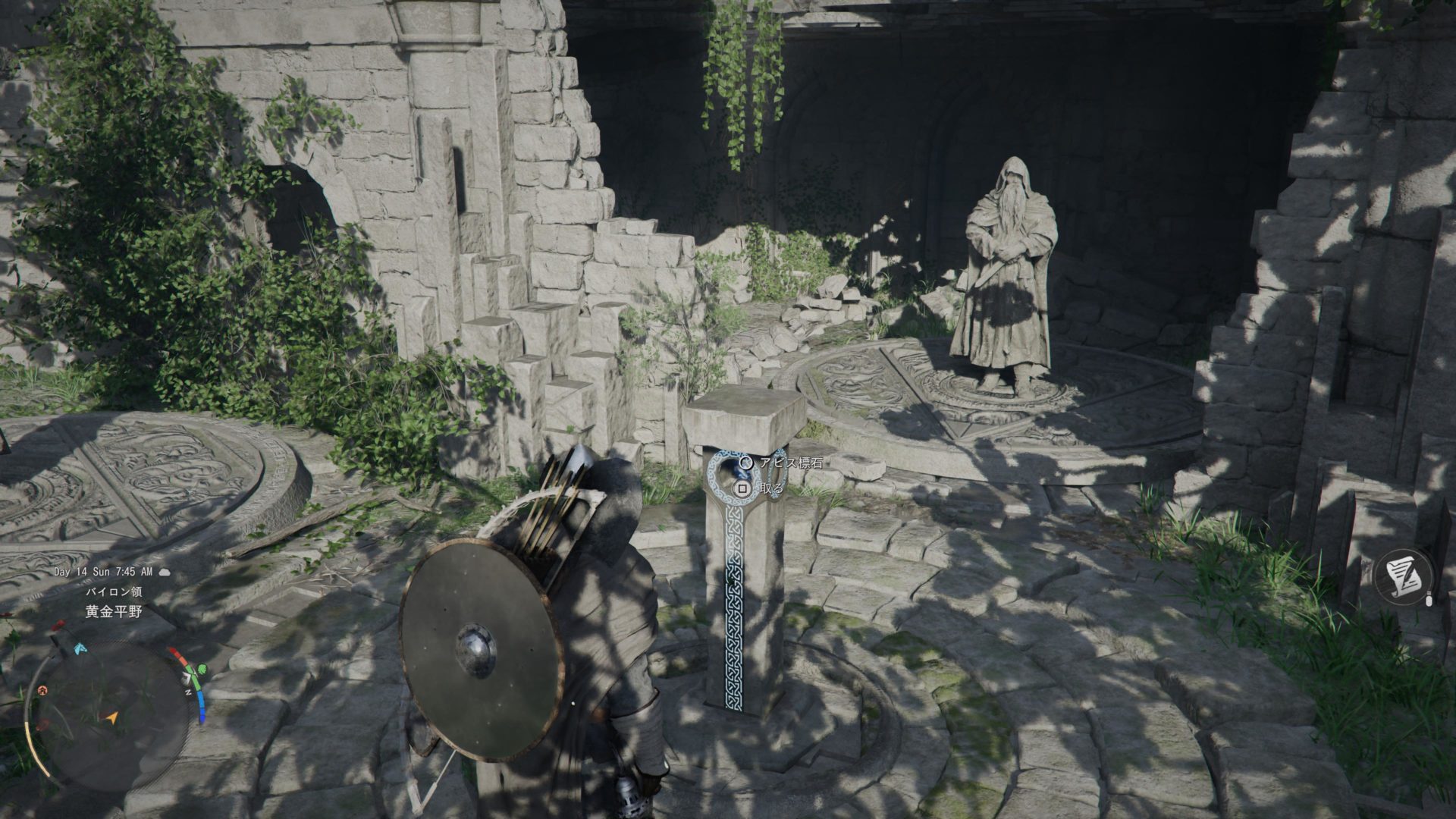Viewport: 1456px width, 819px height.
Task: Select the orange player arrow on minimap
Action: click(112, 717)
